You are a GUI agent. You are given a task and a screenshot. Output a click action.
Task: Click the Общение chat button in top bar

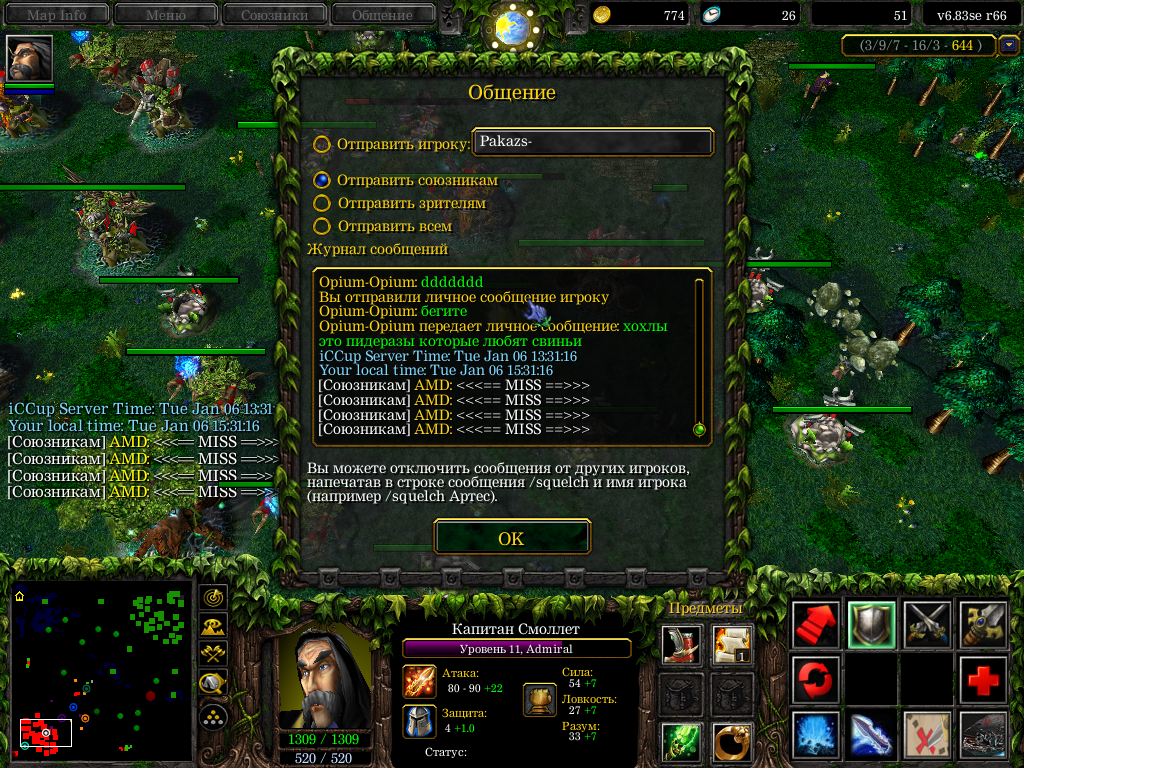(382, 15)
